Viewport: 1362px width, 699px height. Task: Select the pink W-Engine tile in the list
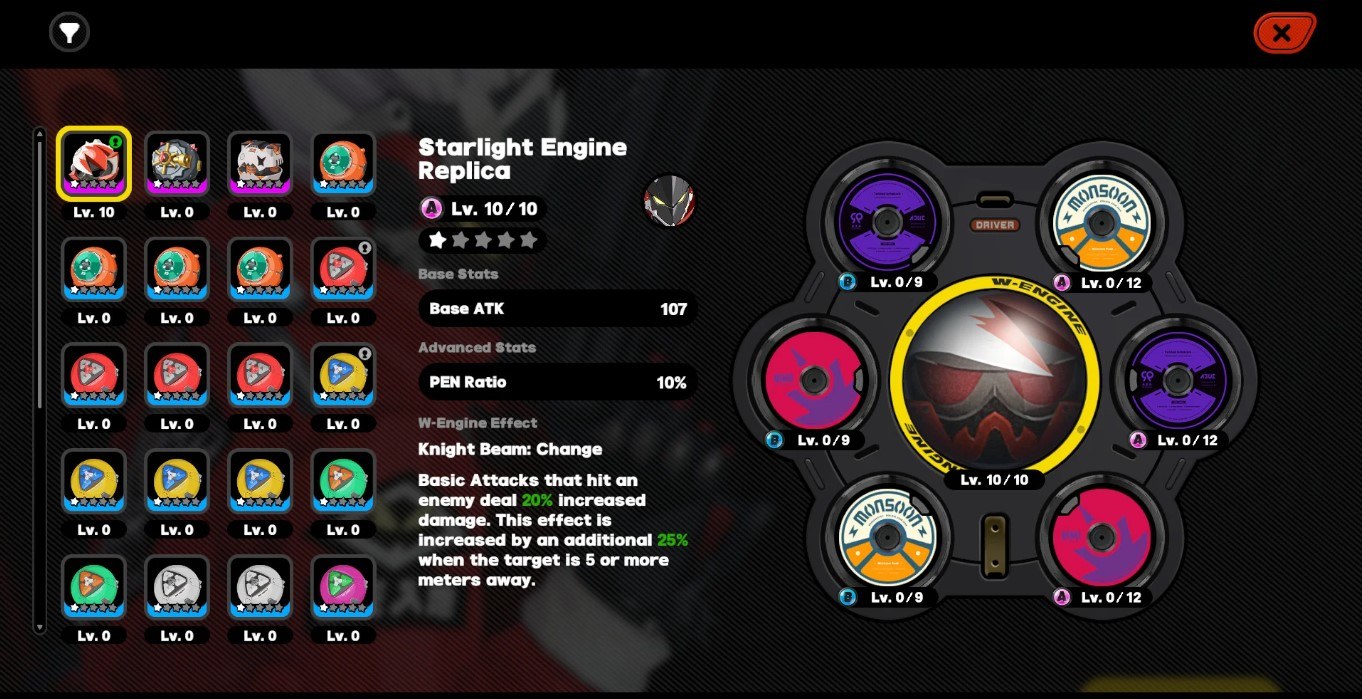click(x=343, y=586)
